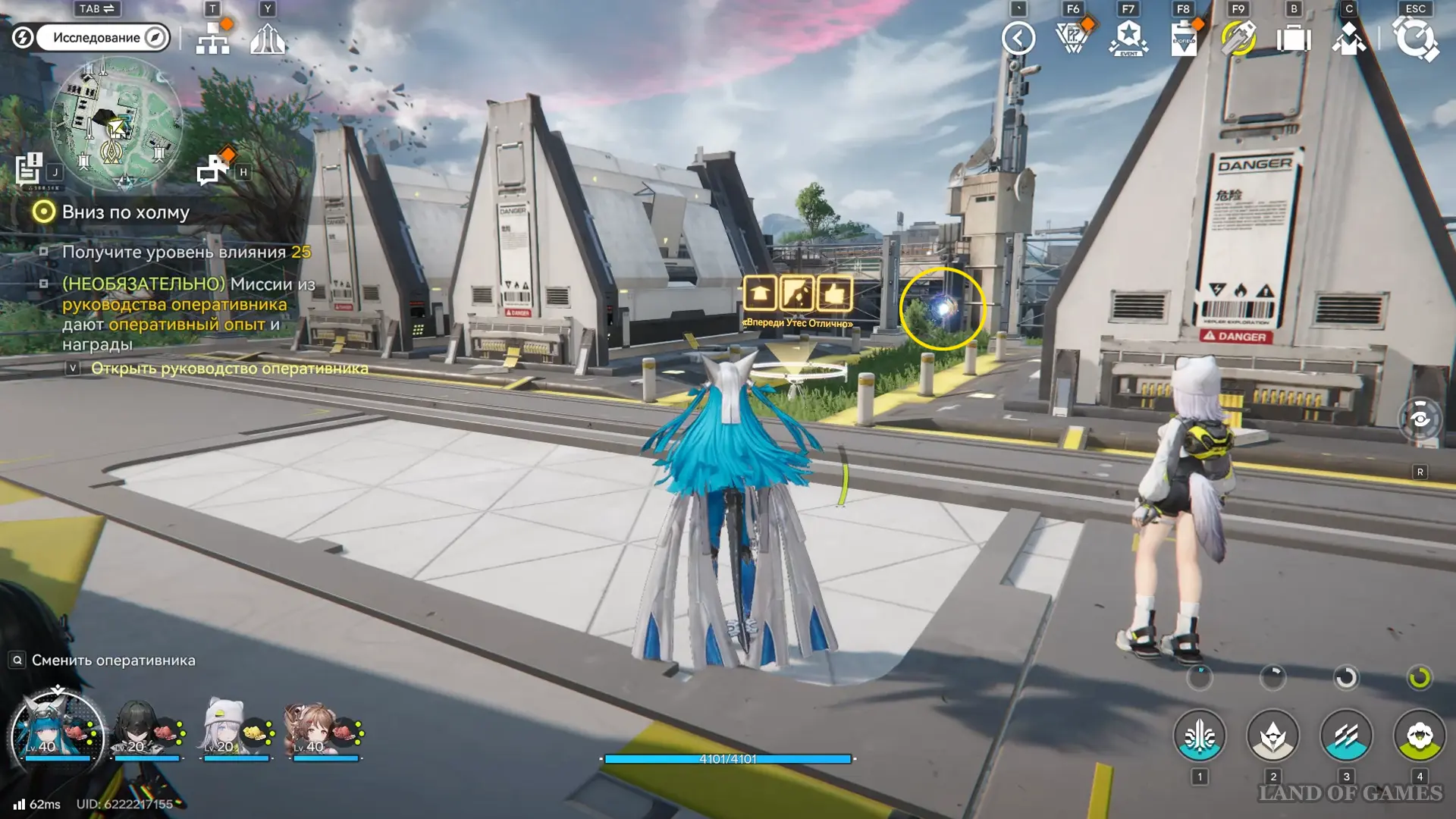Open the network tree diagram icon

tap(213, 38)
